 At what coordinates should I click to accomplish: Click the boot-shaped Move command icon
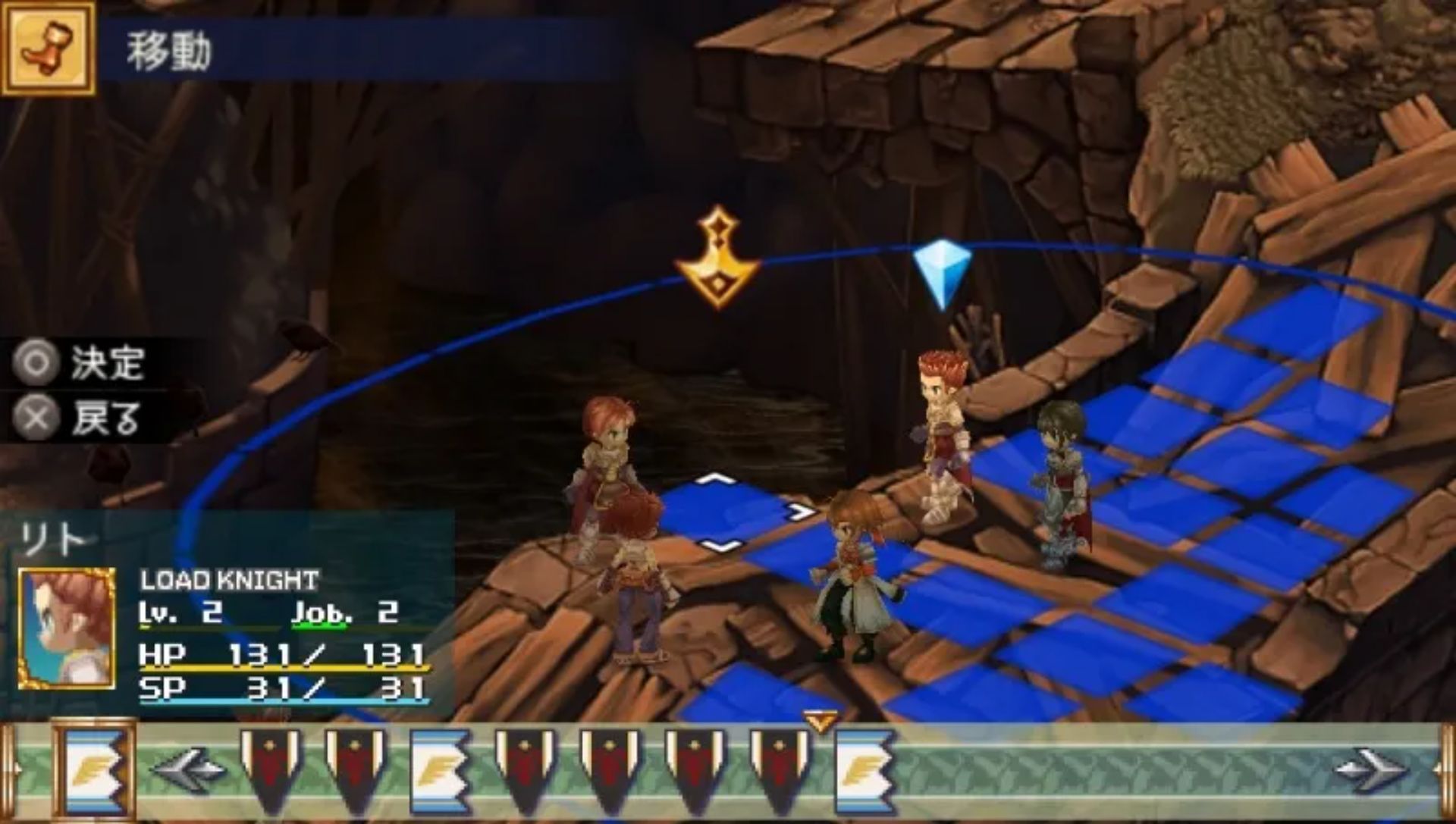(x=48, y=47)
